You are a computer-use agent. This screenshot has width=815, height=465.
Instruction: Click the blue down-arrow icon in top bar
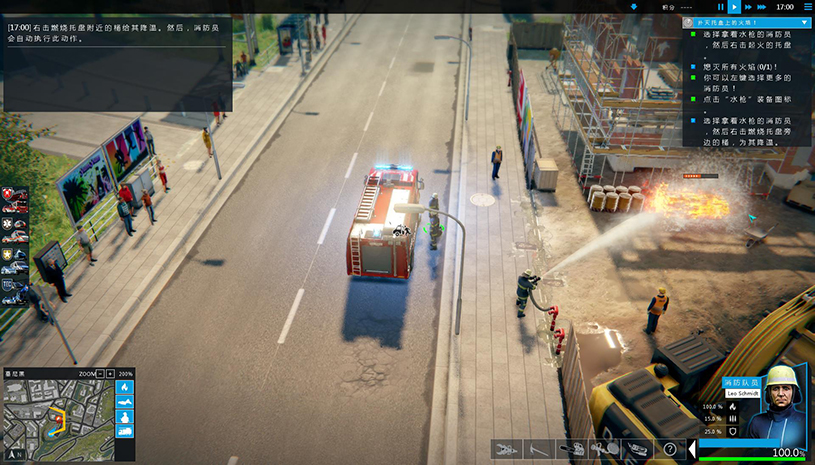point(633,7)
